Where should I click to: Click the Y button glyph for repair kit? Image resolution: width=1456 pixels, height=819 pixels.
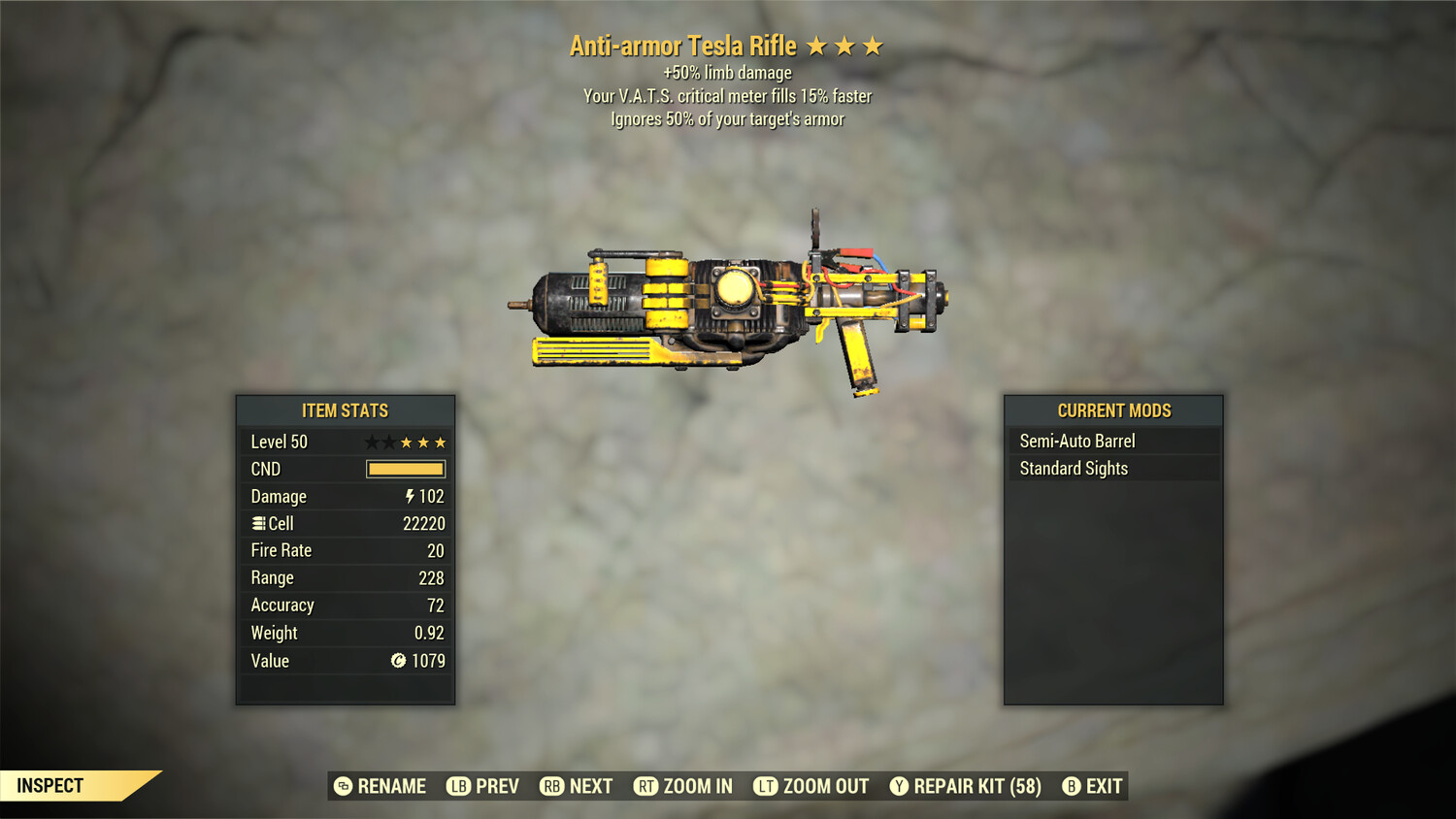[x=898, y=786]
